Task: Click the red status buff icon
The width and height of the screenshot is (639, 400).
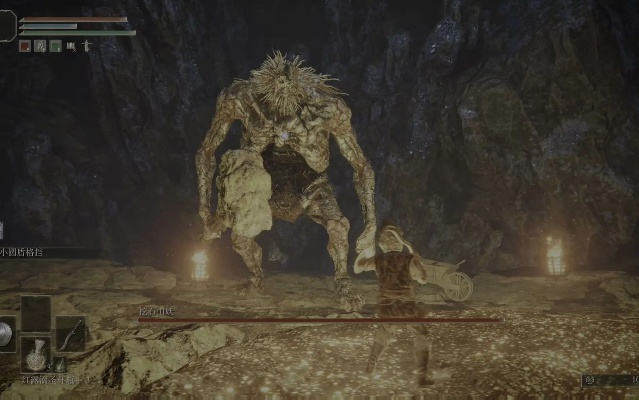Action: [x=25, y=45]
